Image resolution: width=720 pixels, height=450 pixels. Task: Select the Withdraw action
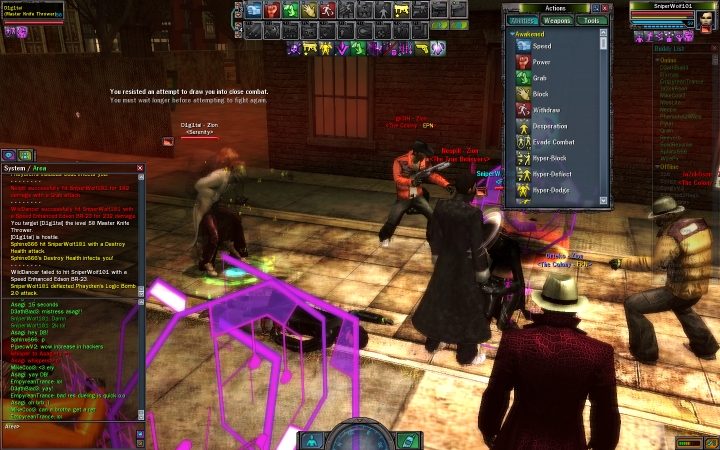[546, 110]
